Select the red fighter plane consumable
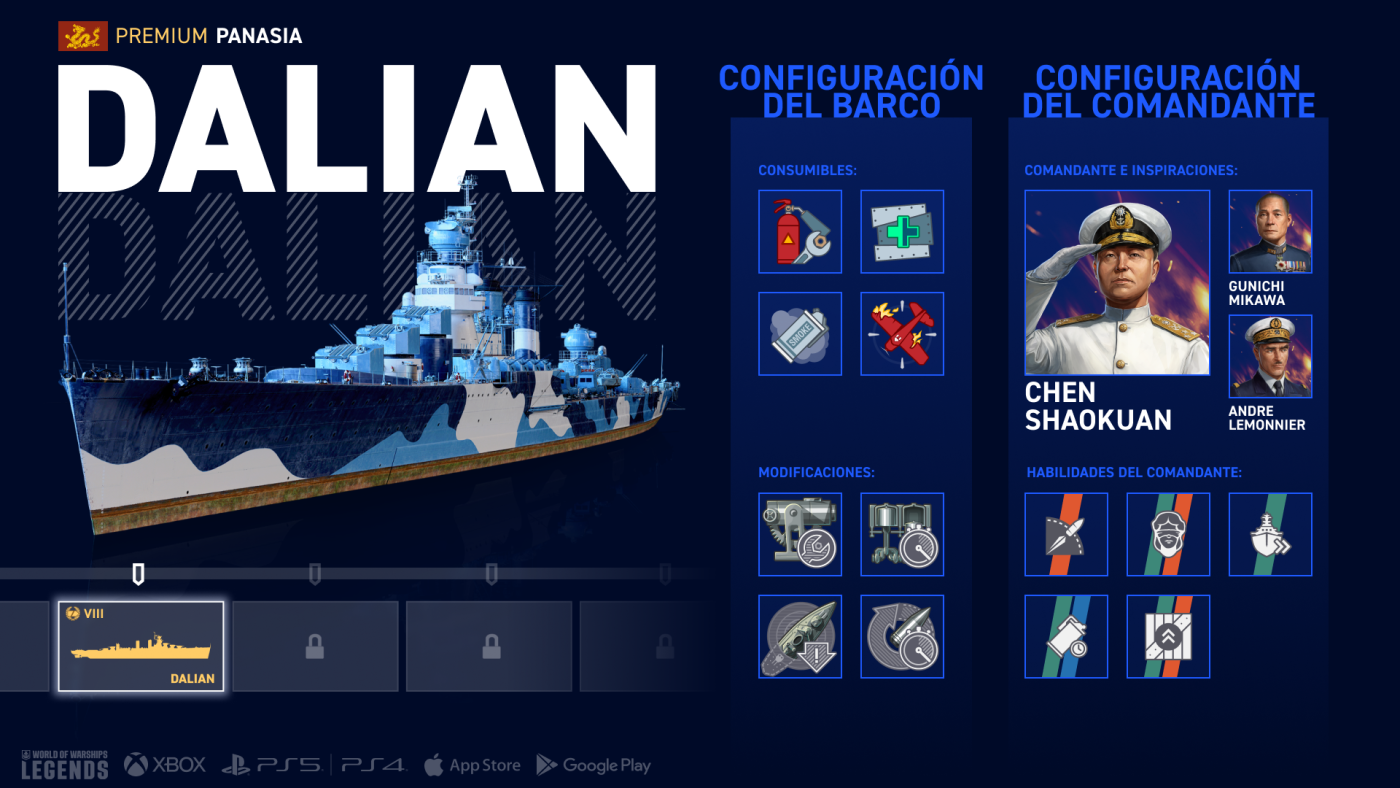The image size is (1400, 788). pyautogui.click(x=902, y=333)
